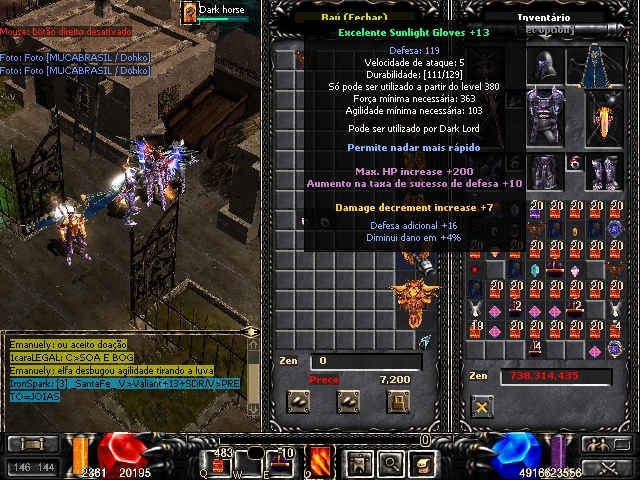Click the left Zen transfer button in the vault
Viewport: 640px width, 480px height.
pyautogui.click(x=297, y=402)
